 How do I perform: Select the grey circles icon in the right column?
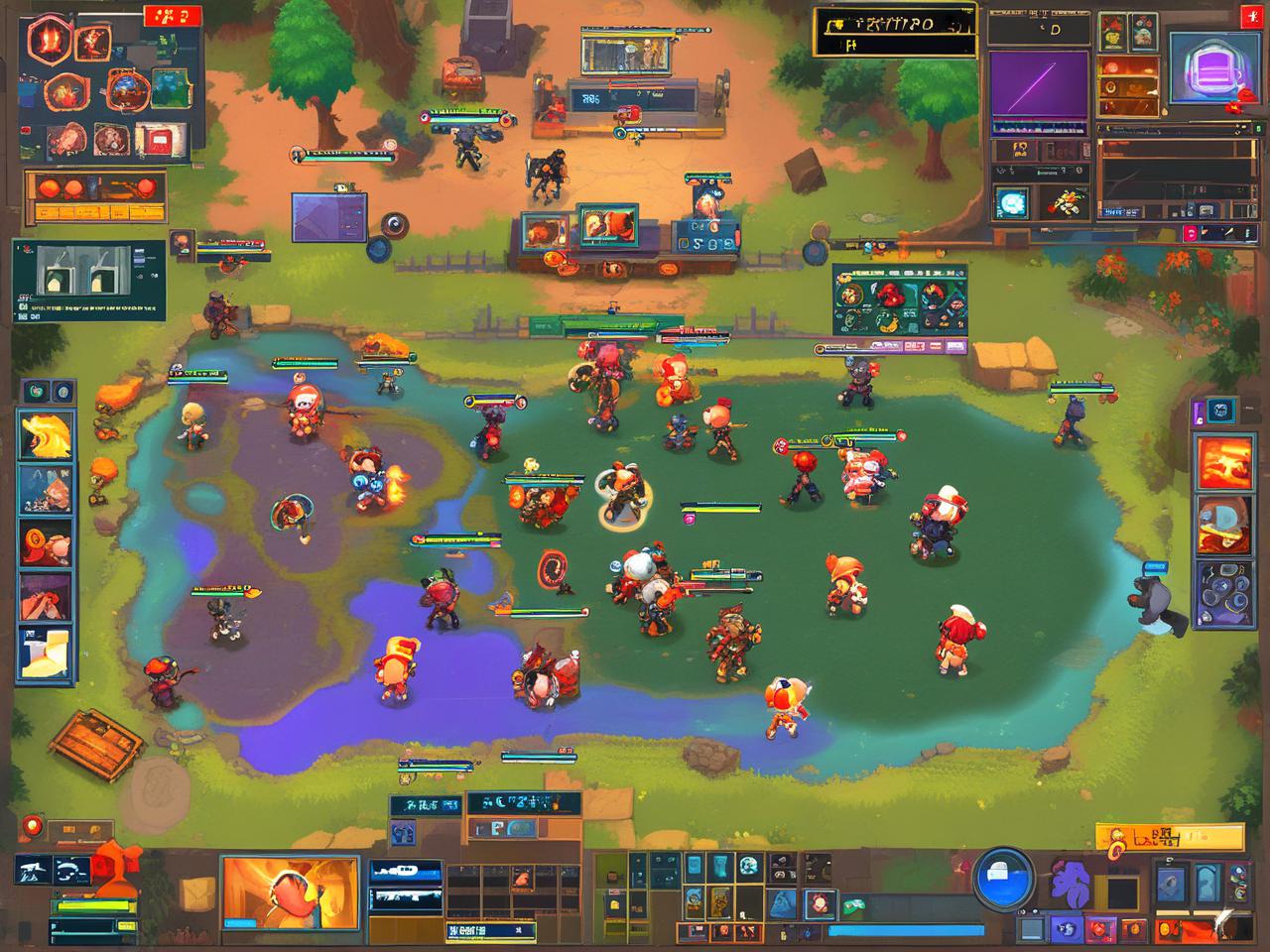click(1224, 594)
